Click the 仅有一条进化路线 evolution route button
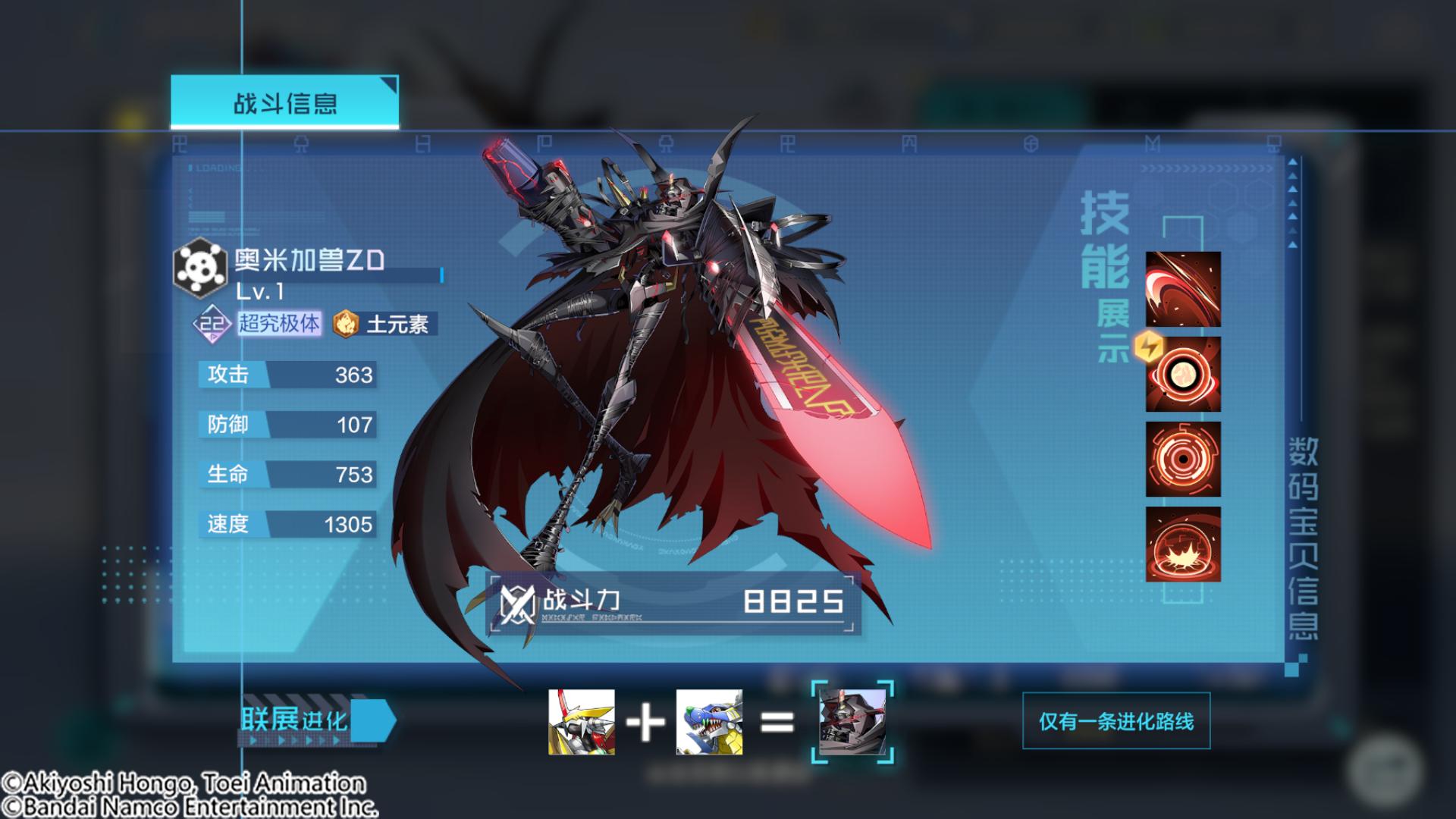This screenshot has height=819, width=1456. click(1116, 721)
